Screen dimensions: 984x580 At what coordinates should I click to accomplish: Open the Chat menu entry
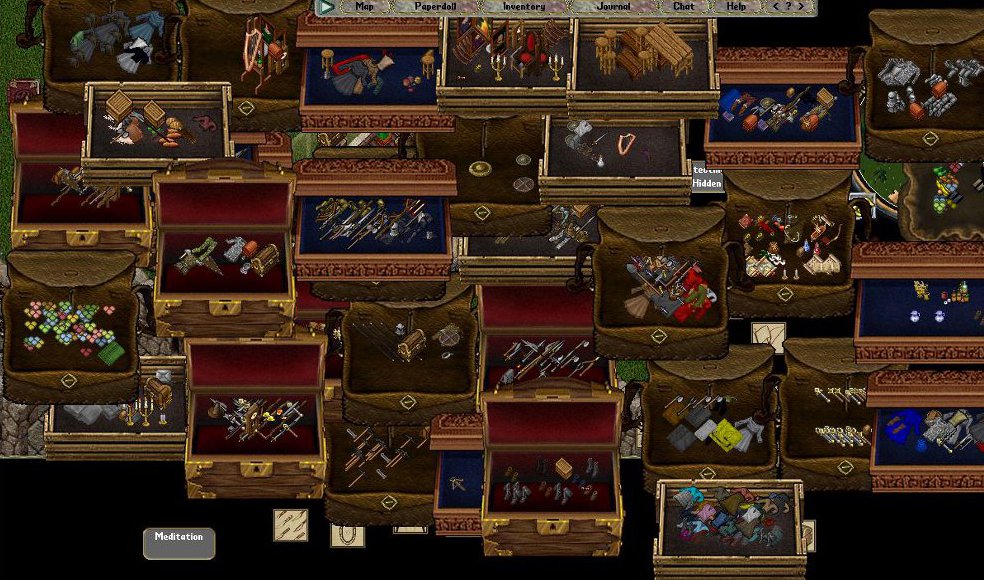tap(683, 7)
